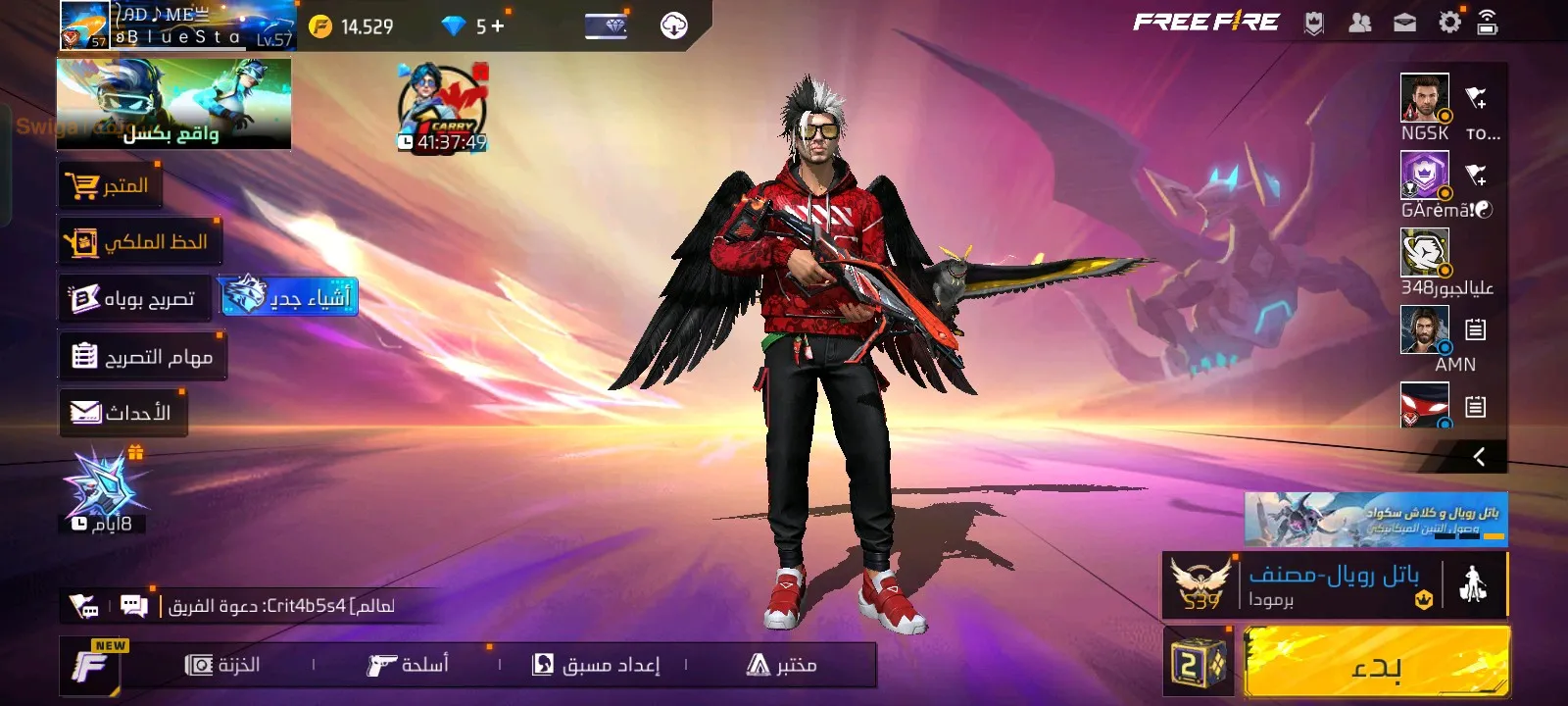Open the الخزنة vault tab

[222, 665]
